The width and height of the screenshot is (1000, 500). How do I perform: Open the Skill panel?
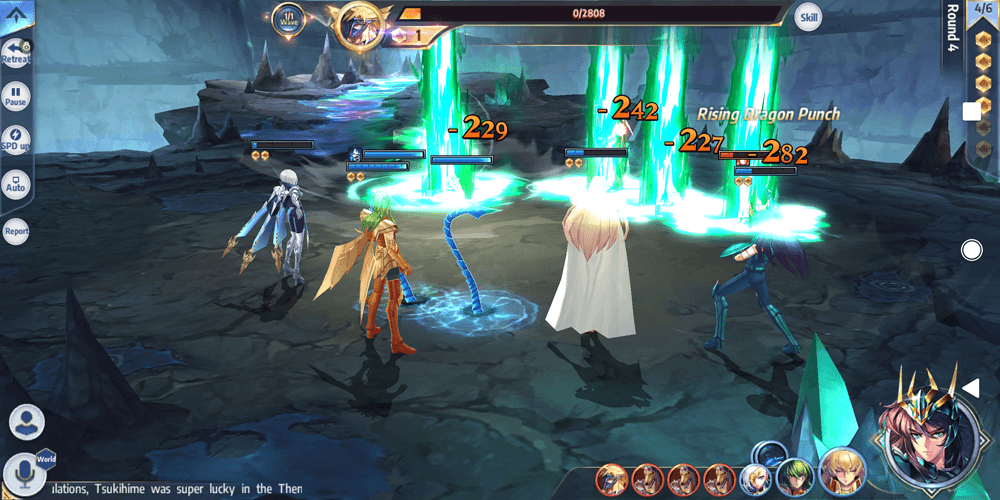808,16
